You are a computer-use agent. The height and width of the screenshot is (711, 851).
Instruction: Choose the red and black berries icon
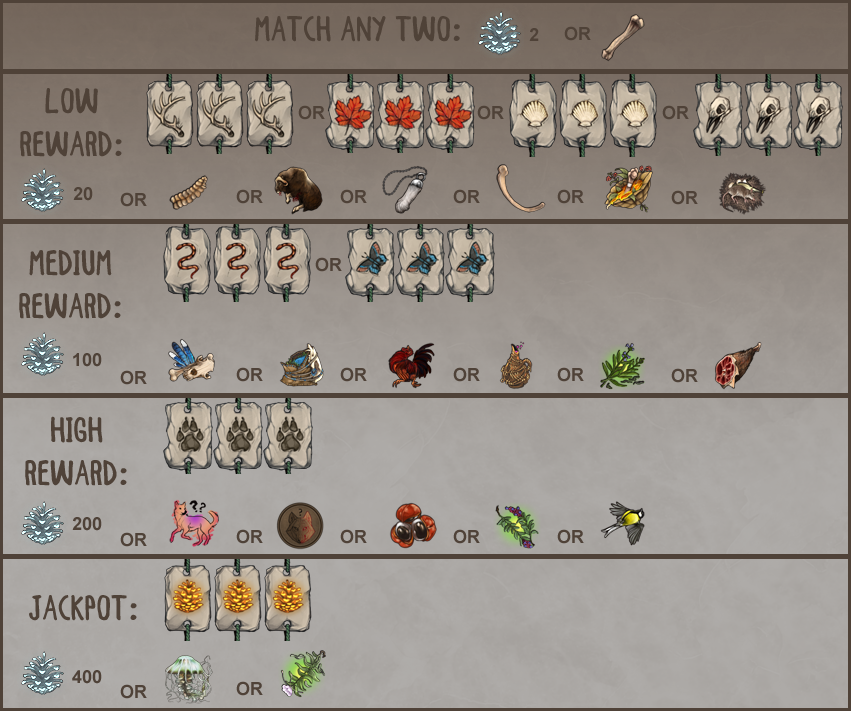point(413,525)
